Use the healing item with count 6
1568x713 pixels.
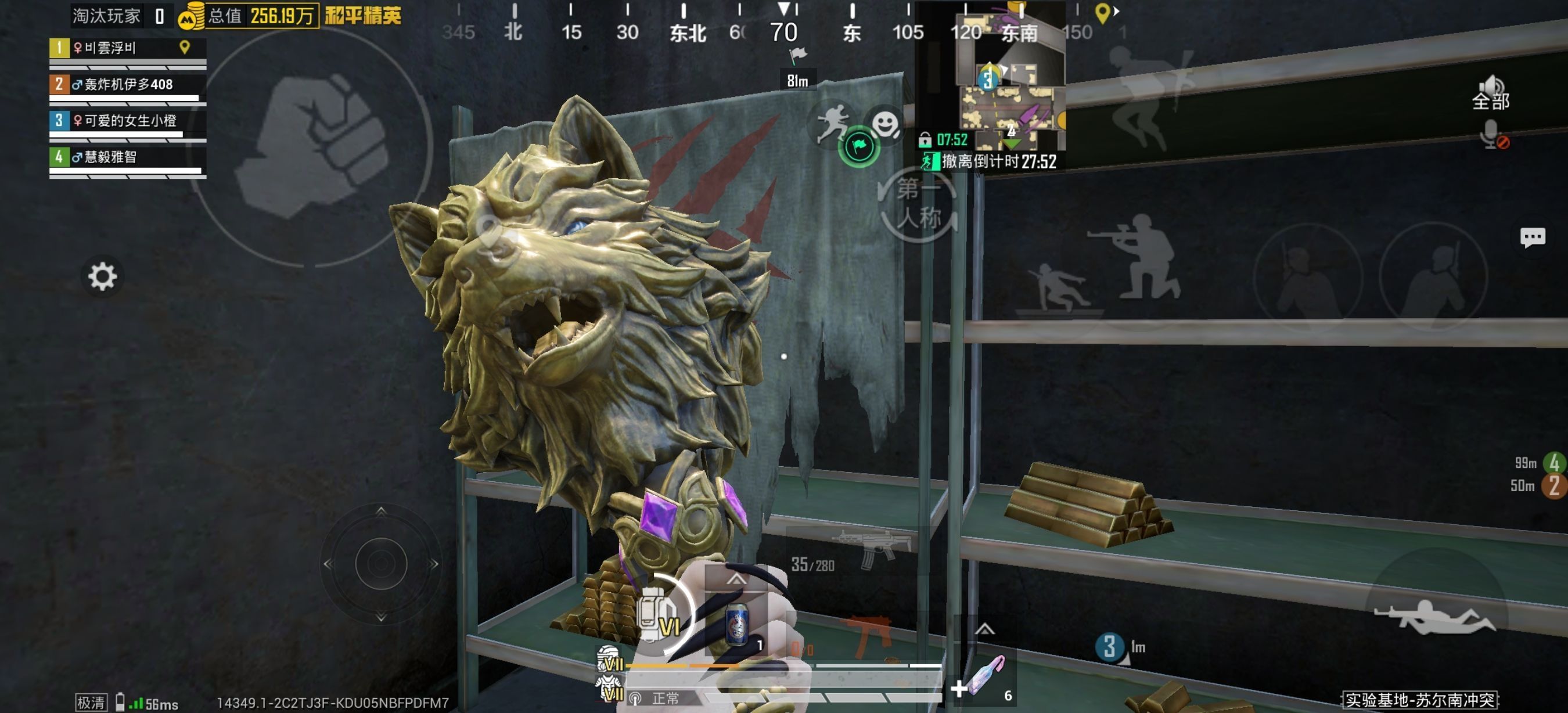point(987,676)
